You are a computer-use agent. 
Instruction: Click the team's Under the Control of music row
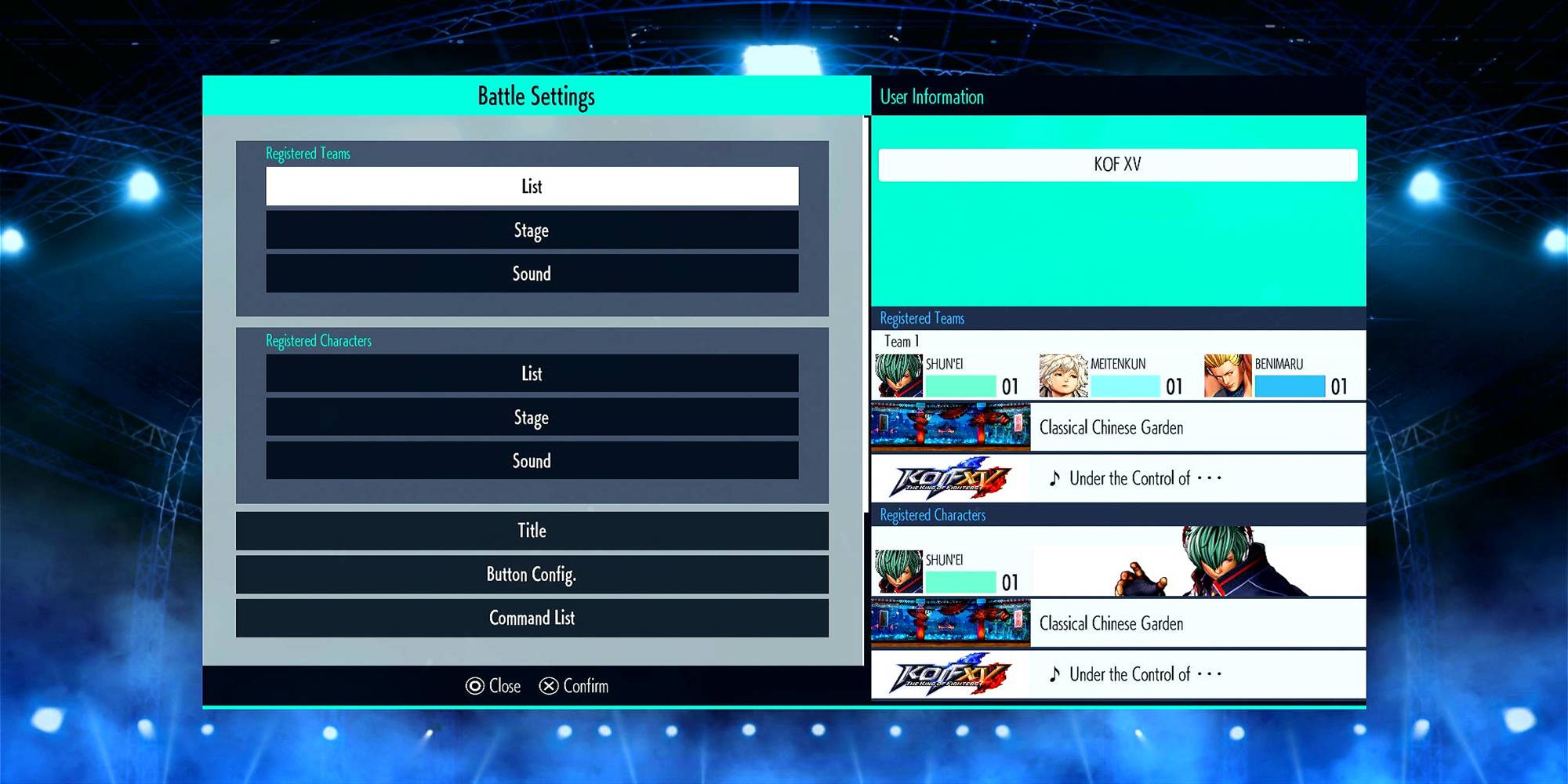(x=1118, y=478)
